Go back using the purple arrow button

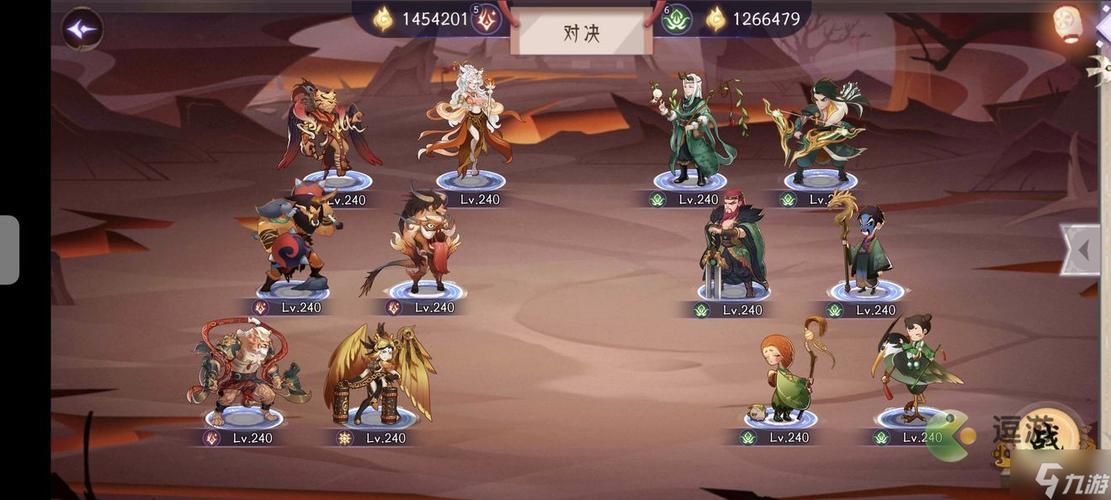coord(83,28)
